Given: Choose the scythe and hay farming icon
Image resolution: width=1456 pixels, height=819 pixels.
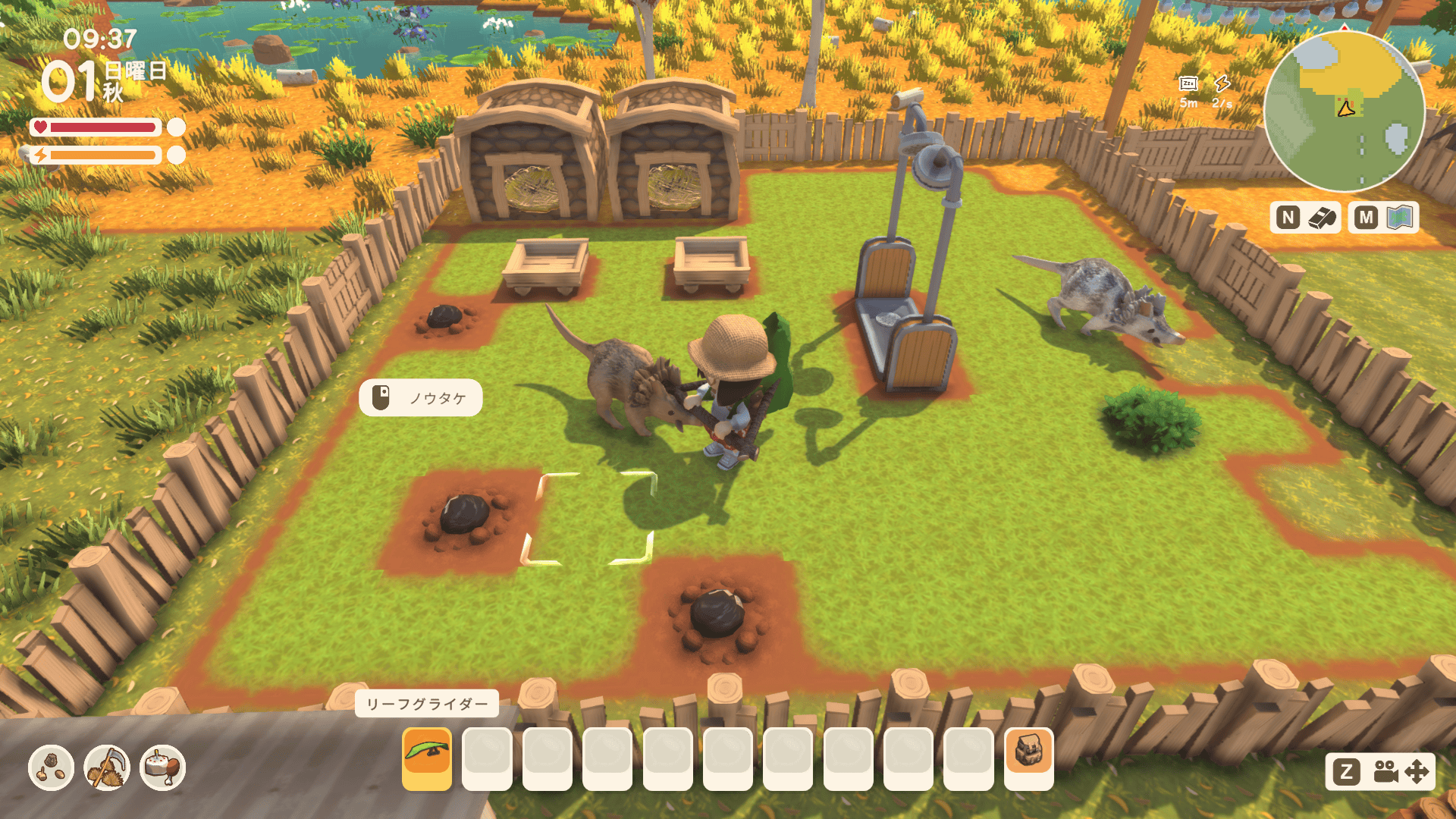Looking at the screenshot, I should pyautogui.click(x=107, y=767).
